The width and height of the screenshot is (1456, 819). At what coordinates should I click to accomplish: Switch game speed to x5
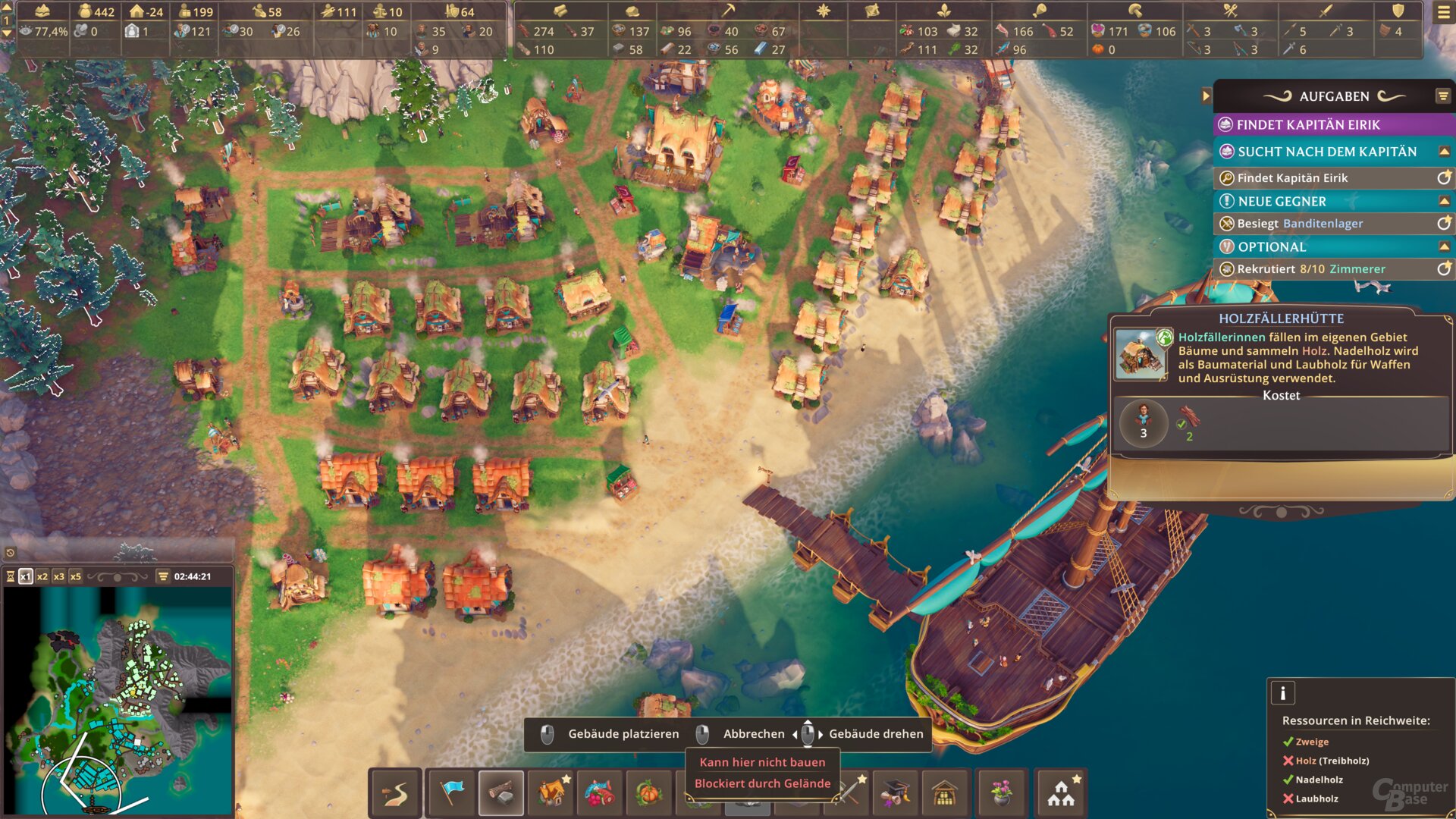tap(76, 577)
